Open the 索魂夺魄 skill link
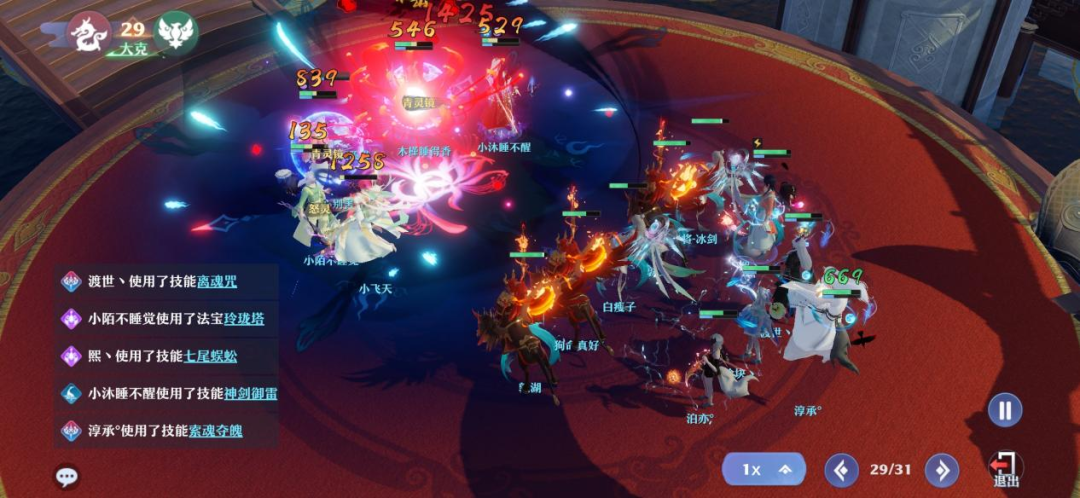 click(215, 431)
